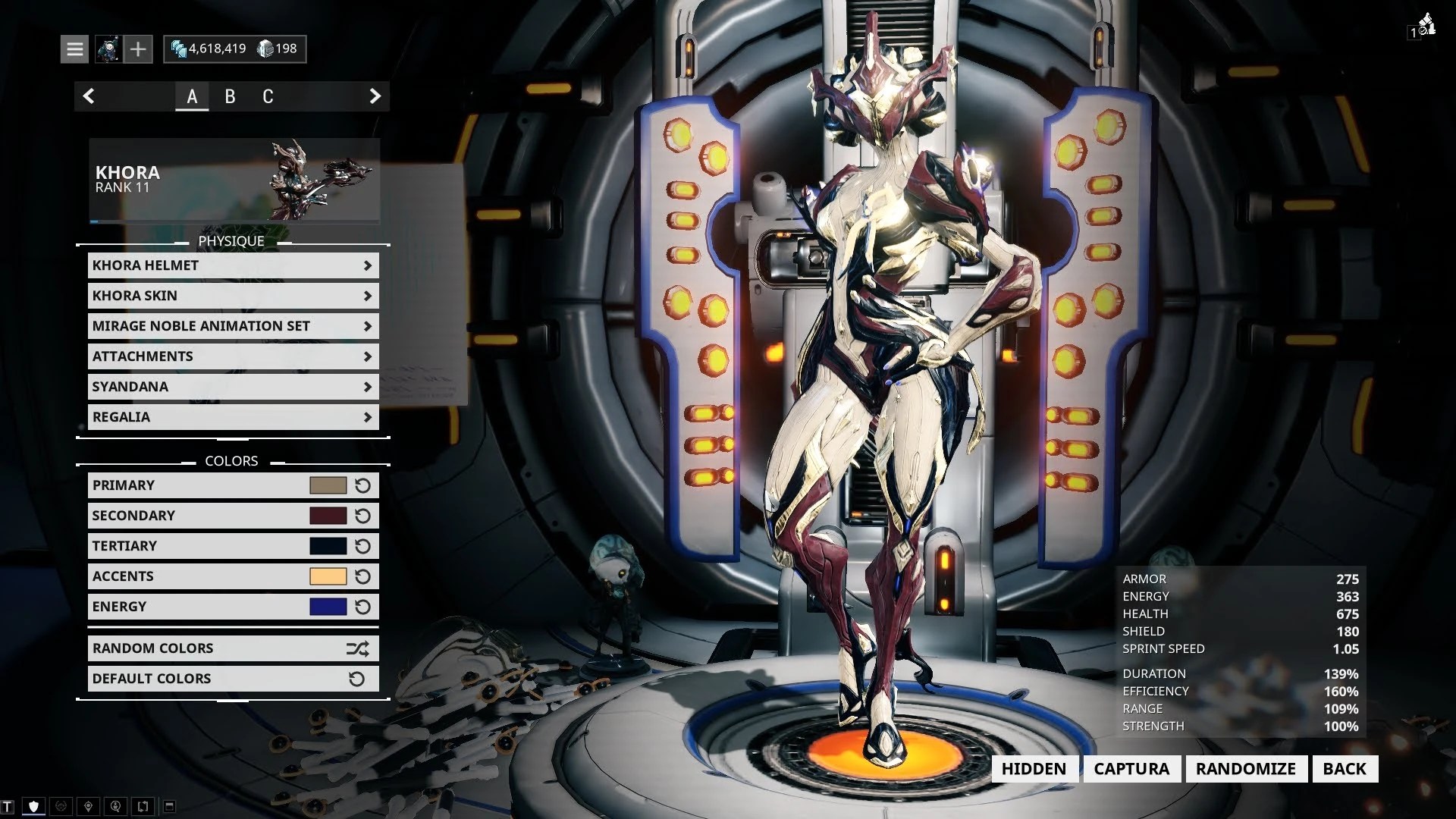
Task: Apply Random Colors
Action: click(x=233, y=648)
